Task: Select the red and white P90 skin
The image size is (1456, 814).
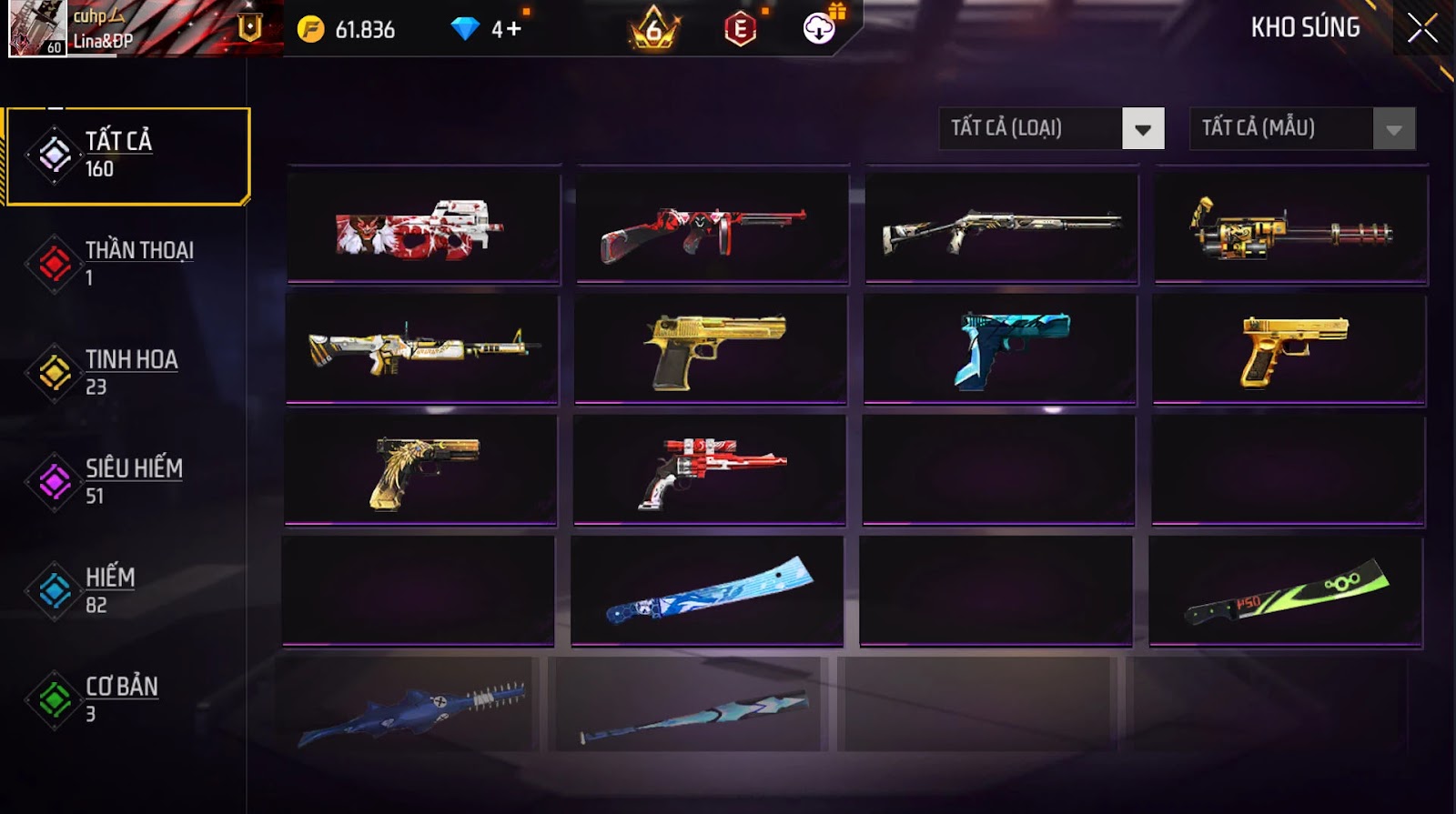Action: click(423, 227)
